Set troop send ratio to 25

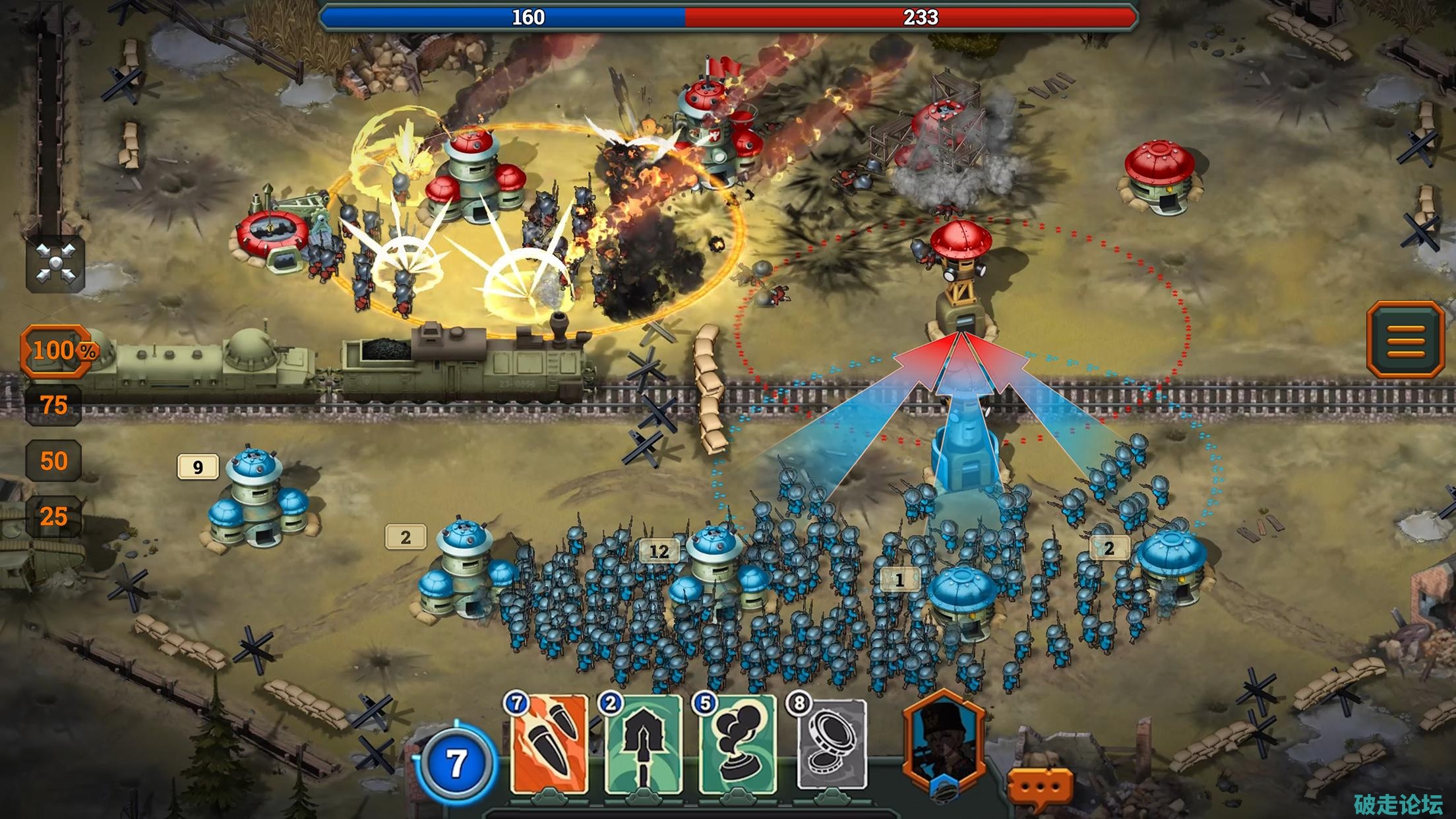54,516
